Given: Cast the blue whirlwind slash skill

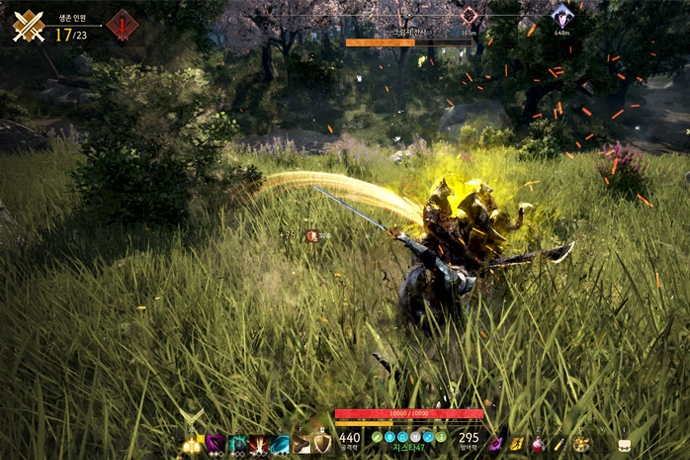Looking at the screenshot, I should (x=280, y=444).
